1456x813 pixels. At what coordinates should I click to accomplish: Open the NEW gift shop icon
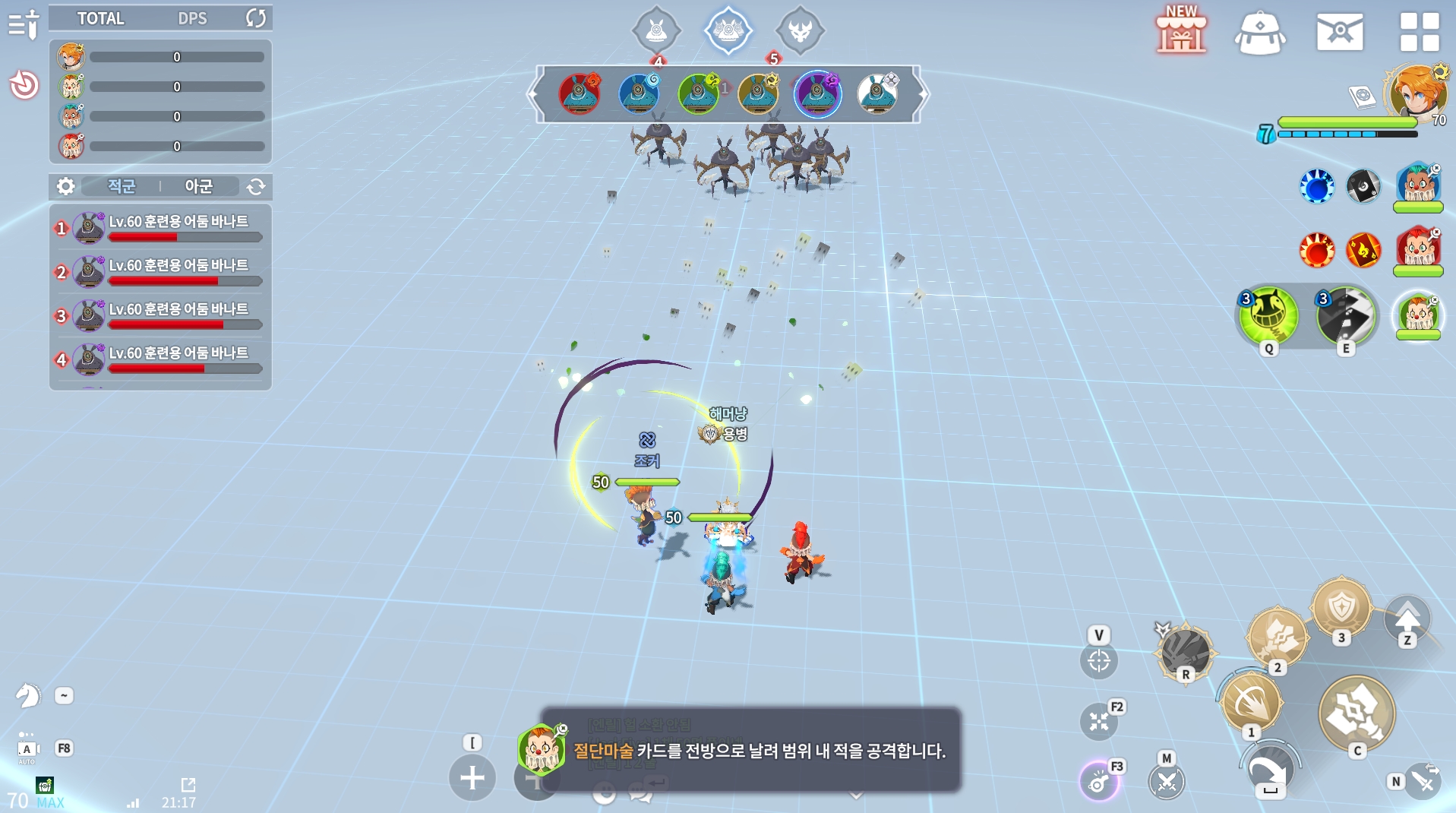click(x=1180, y=32)
